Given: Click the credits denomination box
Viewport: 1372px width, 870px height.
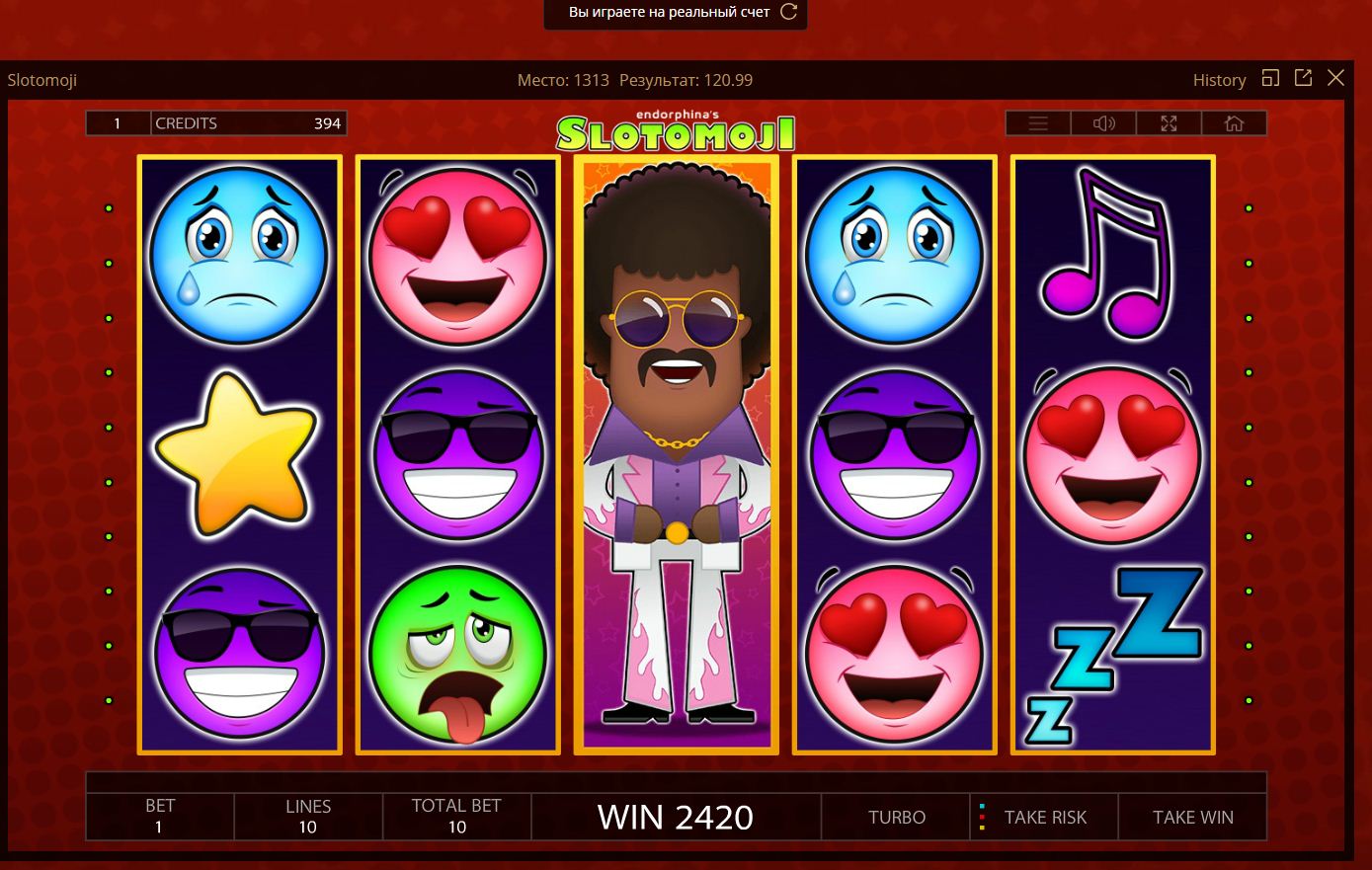Looking at the screenshot, I should [x=118, y=123].
